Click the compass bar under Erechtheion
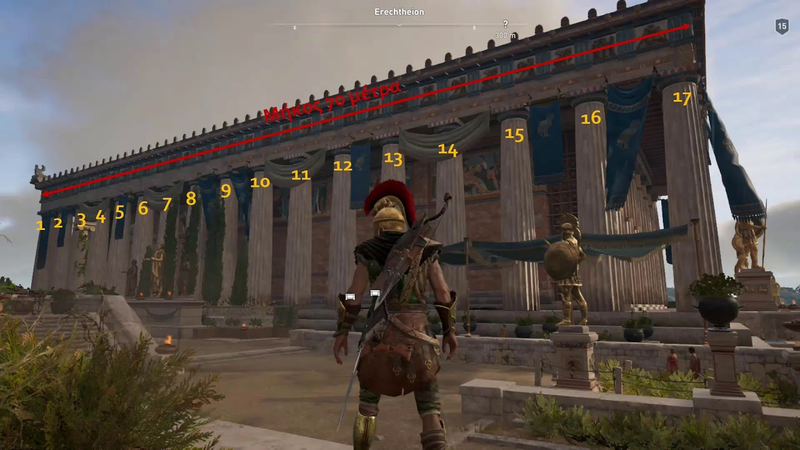The image size is (800, 450). pos(400,25)
